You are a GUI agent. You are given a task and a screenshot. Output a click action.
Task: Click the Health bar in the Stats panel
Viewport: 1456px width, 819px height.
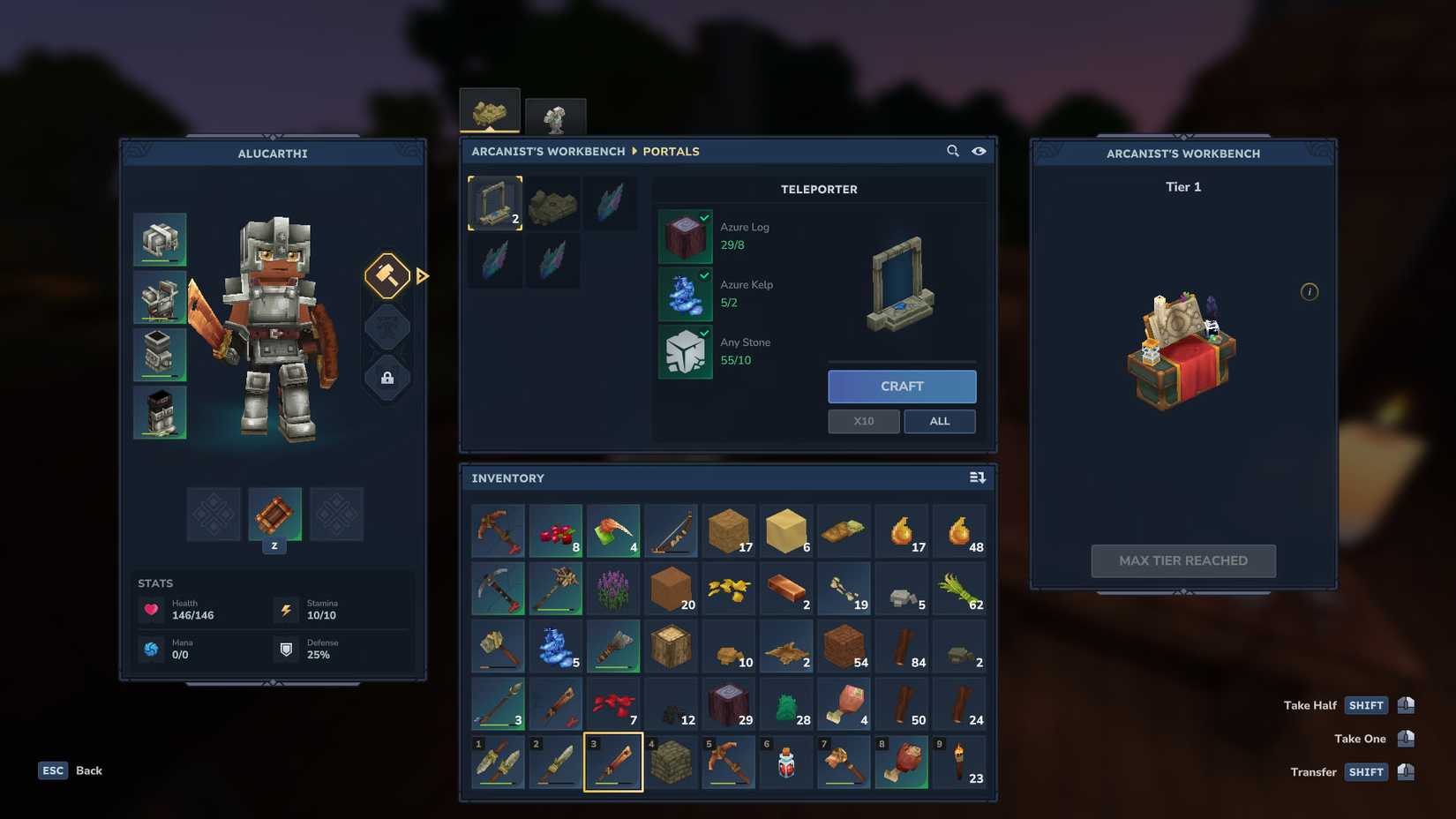tap(176, 609)
